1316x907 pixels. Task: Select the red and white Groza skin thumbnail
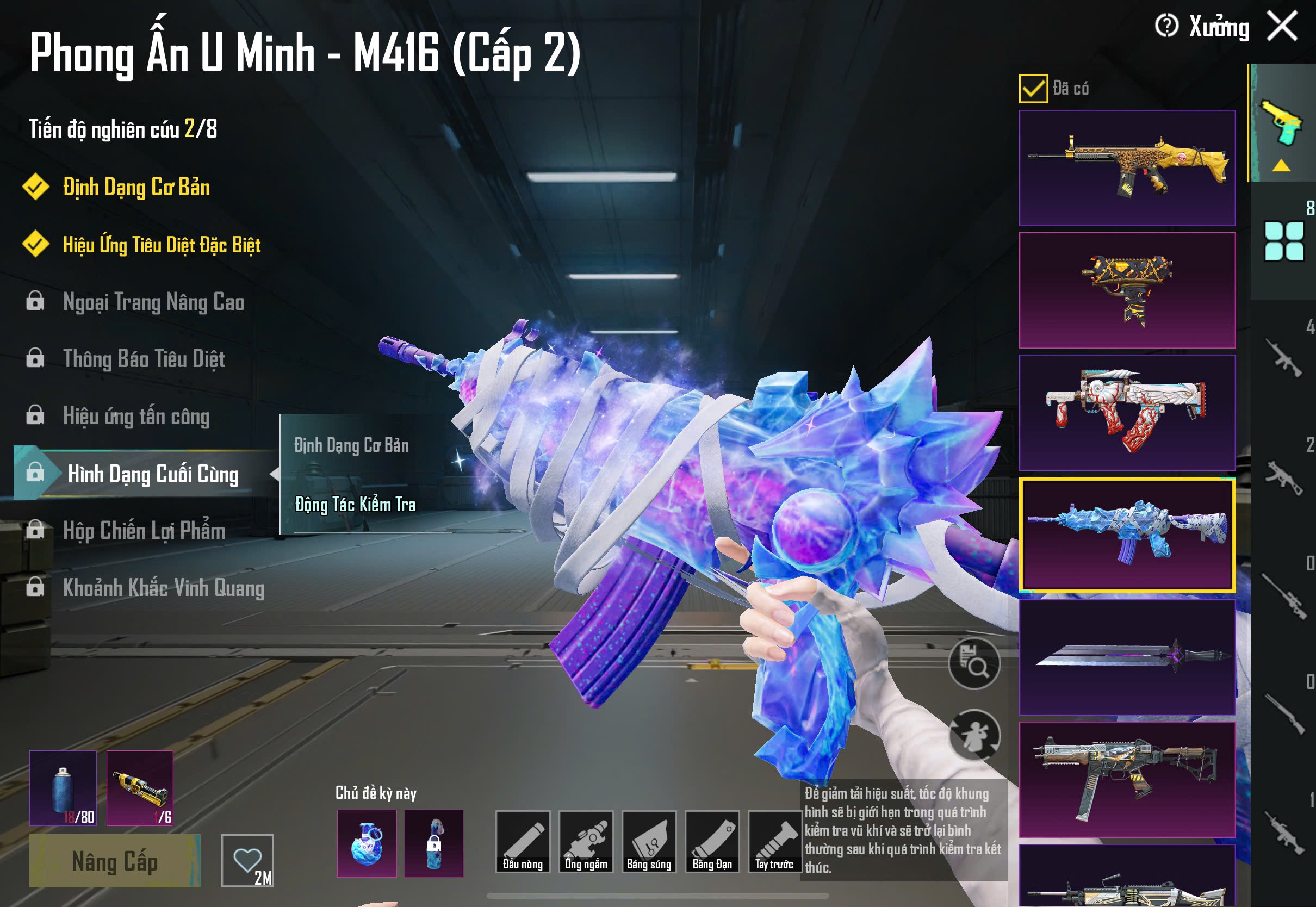point(1127,413)
